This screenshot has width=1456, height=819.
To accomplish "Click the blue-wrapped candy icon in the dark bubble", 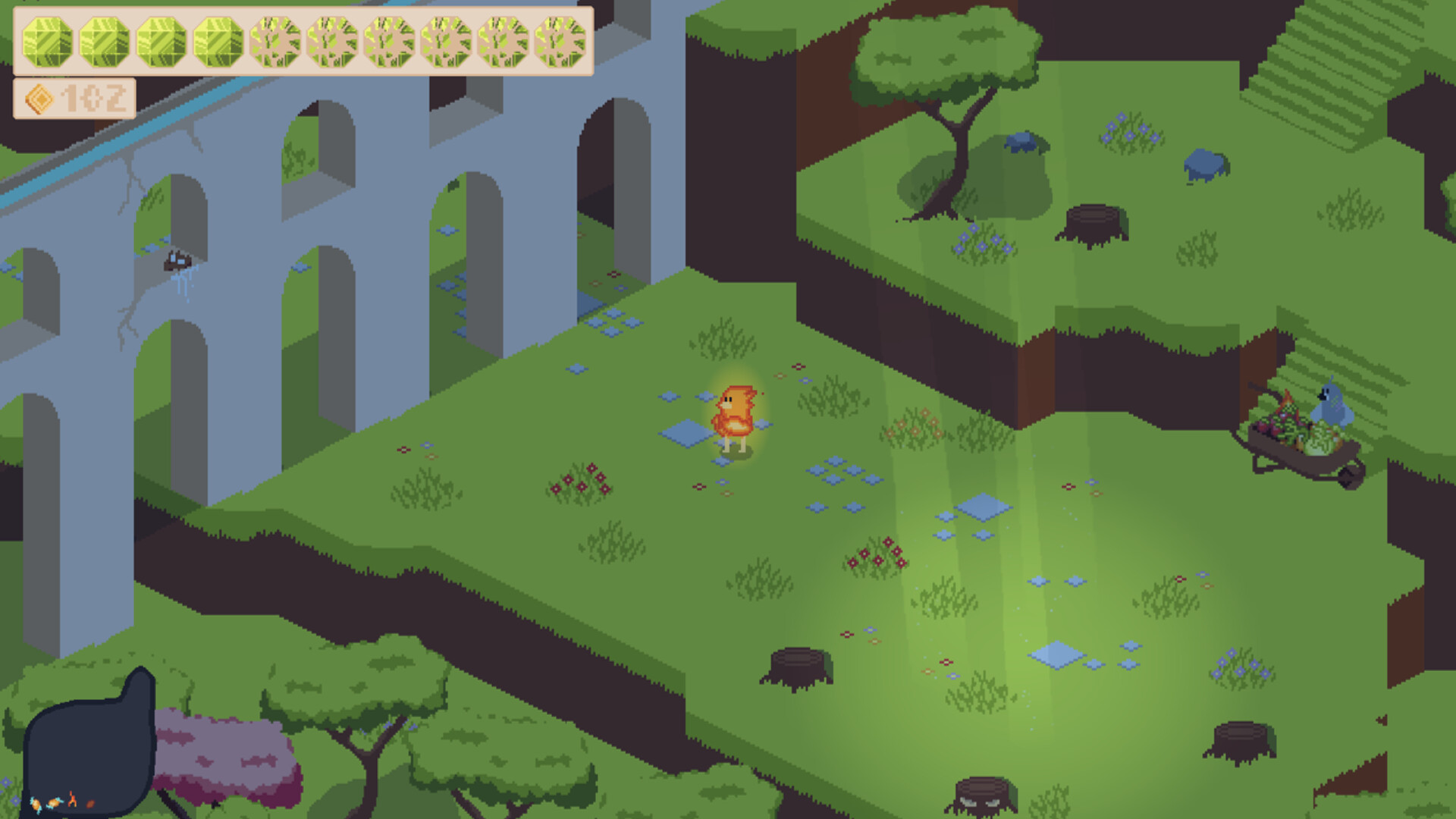I will (x=36, y=805).
